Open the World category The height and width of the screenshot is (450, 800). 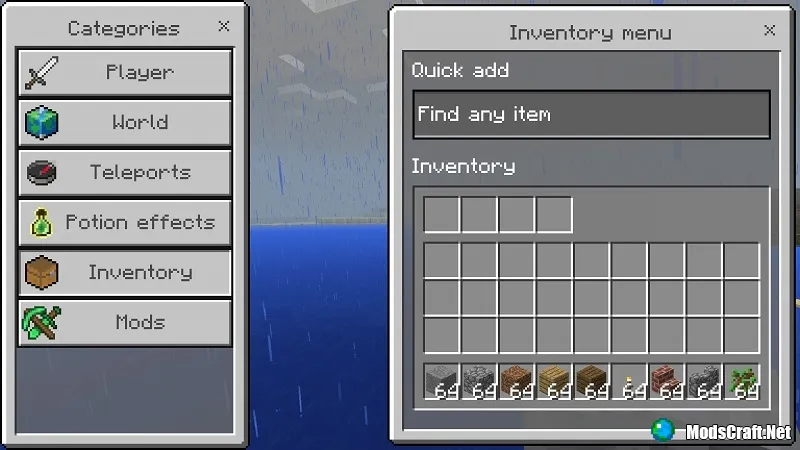pos(124,123)
